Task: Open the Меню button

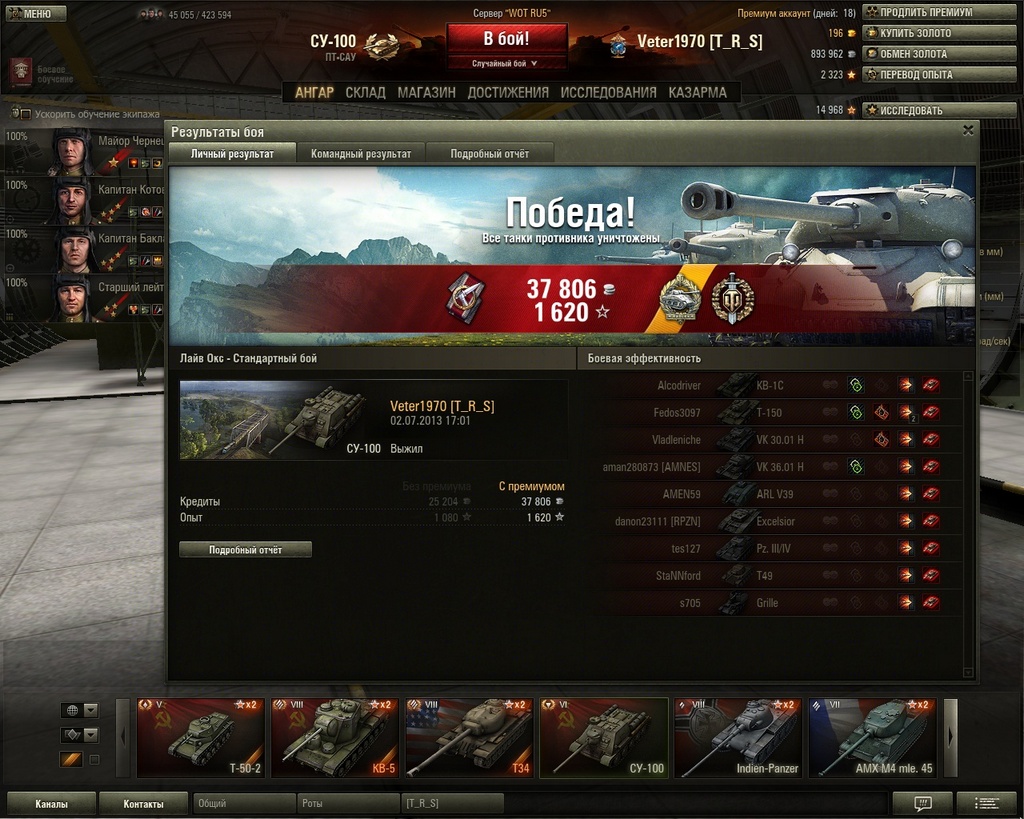Action: 36,14
